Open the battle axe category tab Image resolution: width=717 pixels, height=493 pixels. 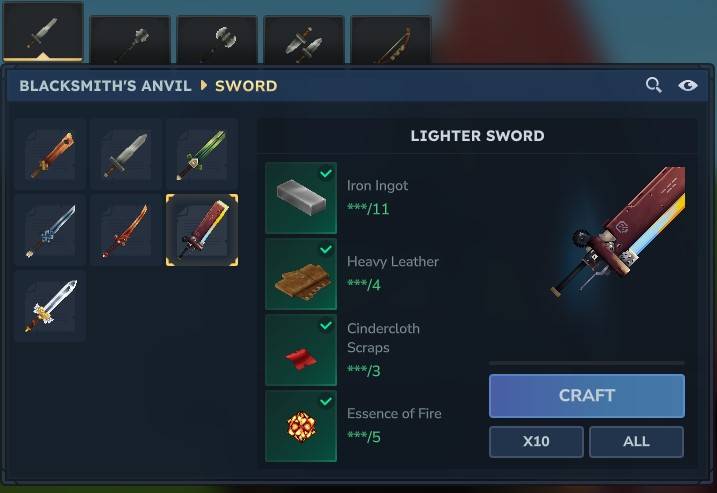[x=217, y=40]
